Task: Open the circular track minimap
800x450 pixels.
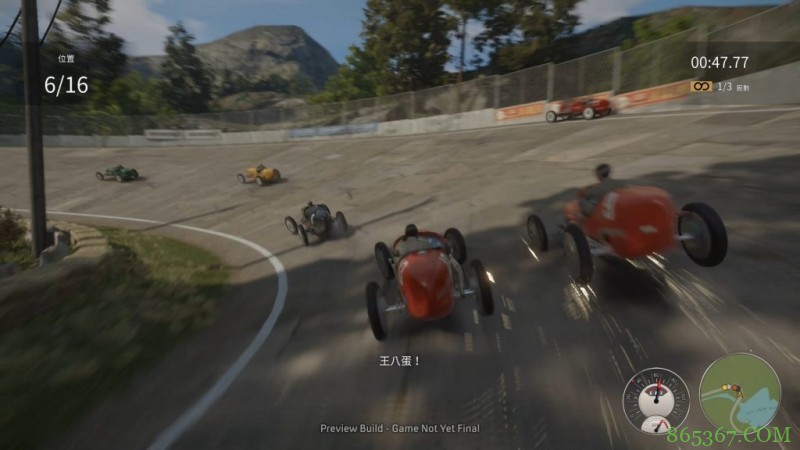Action: click(x=739, y=392)
